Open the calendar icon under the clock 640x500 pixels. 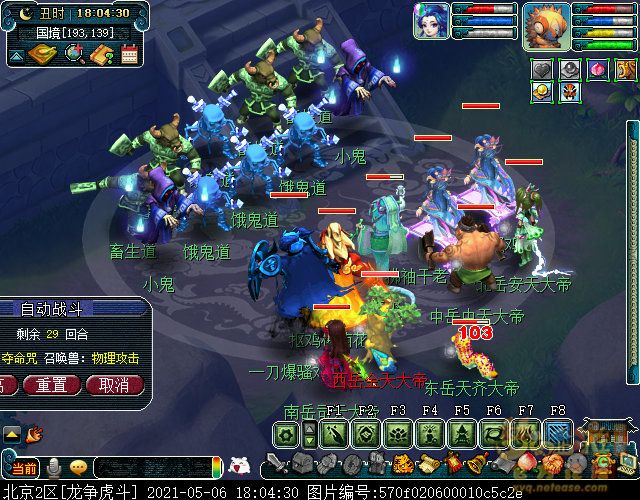pos(129,54)
